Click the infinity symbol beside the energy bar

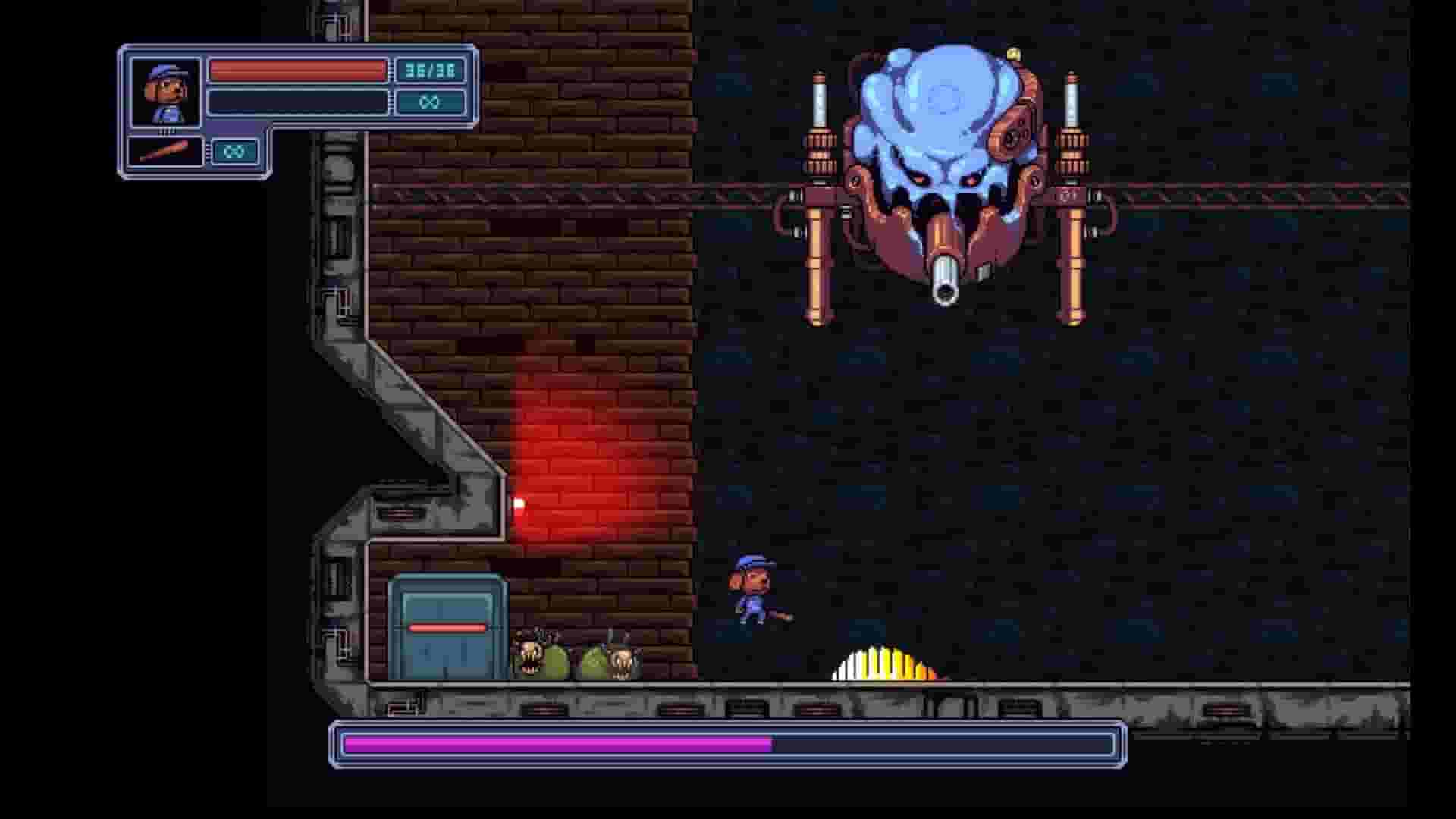430,101
